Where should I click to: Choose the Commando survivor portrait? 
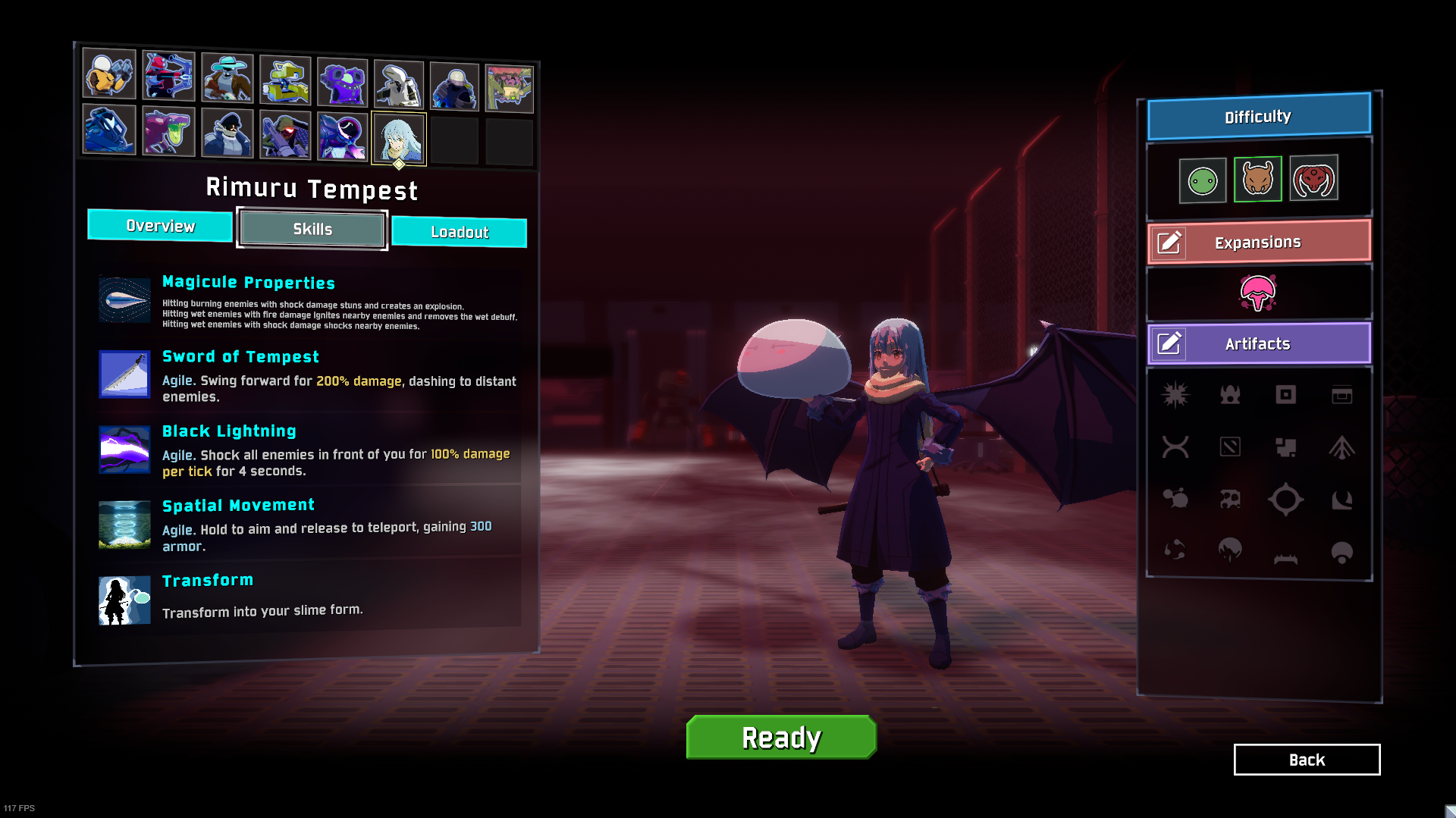(x=109, y=74)
